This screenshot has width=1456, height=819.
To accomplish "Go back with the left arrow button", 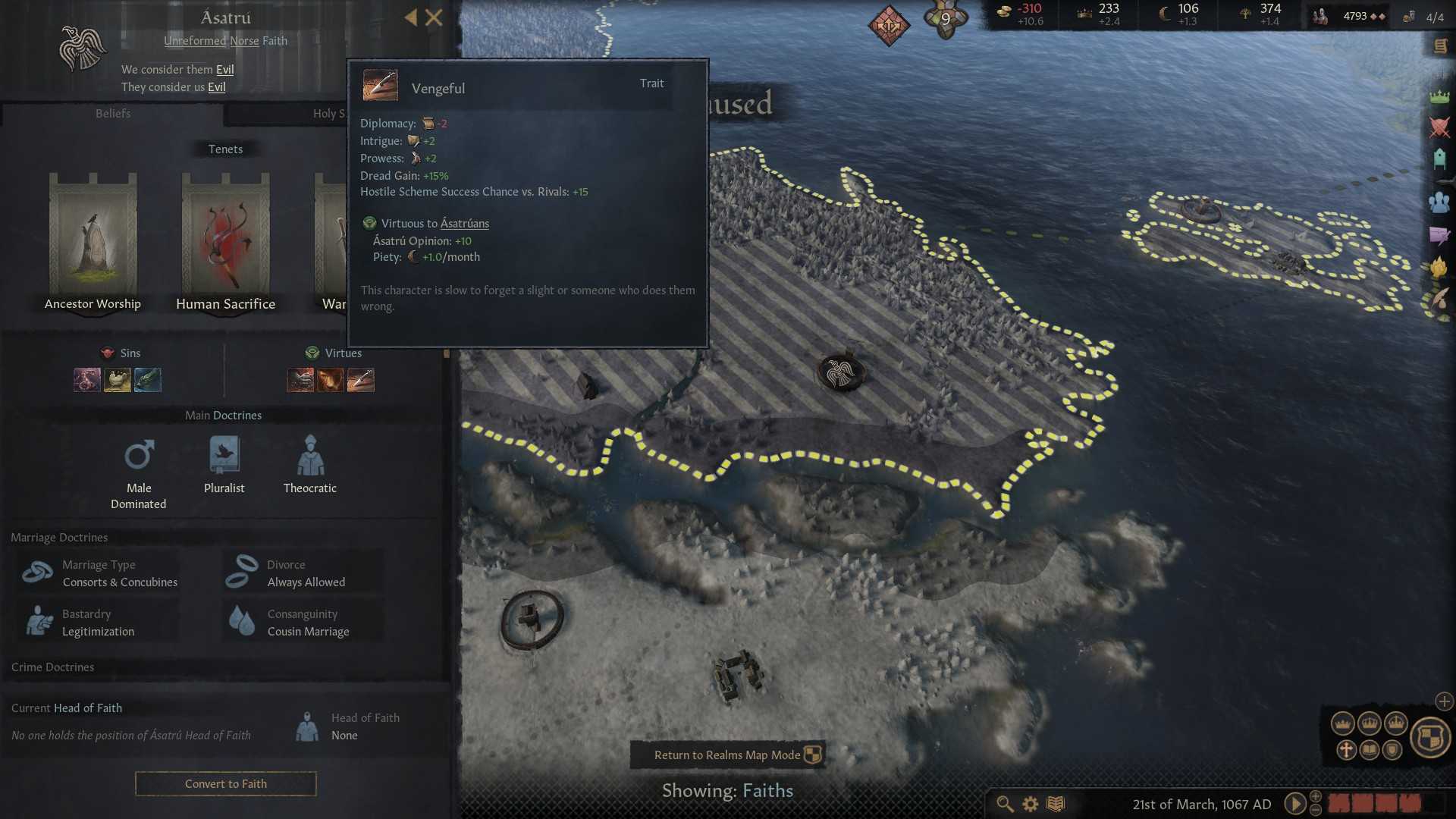I will pos(410,17).
